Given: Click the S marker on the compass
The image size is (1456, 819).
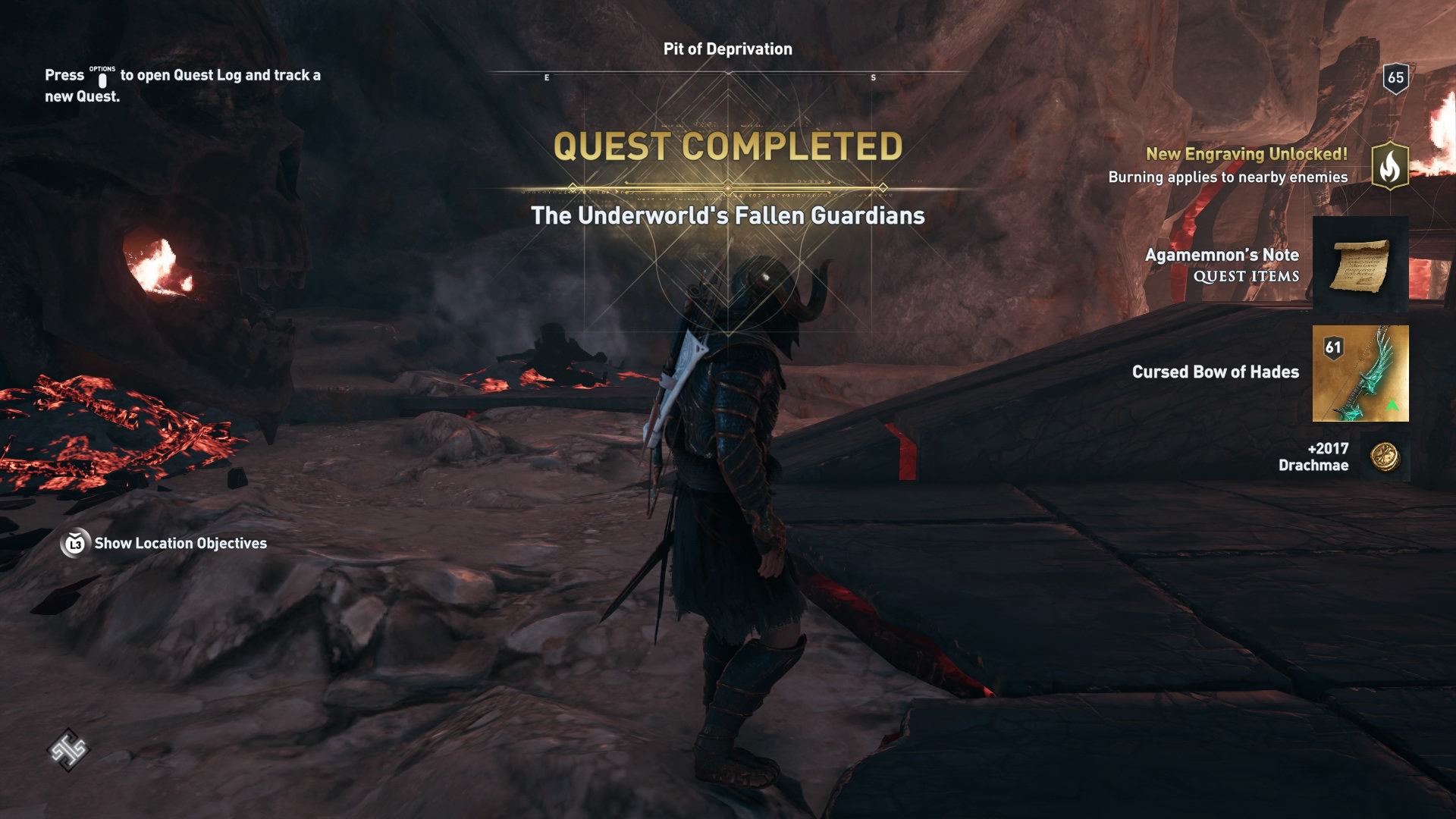Looking at the screenshot, I should [874, 76].
